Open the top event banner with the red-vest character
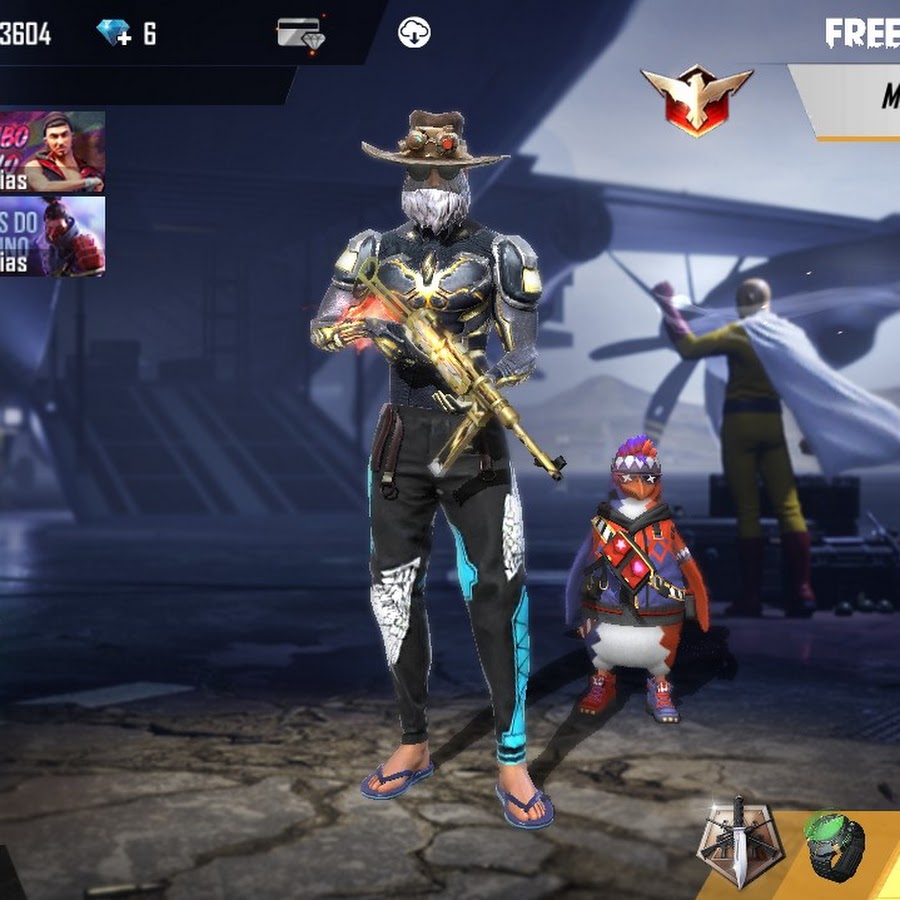This screenshot has height=900, width=900. (52, 151)
